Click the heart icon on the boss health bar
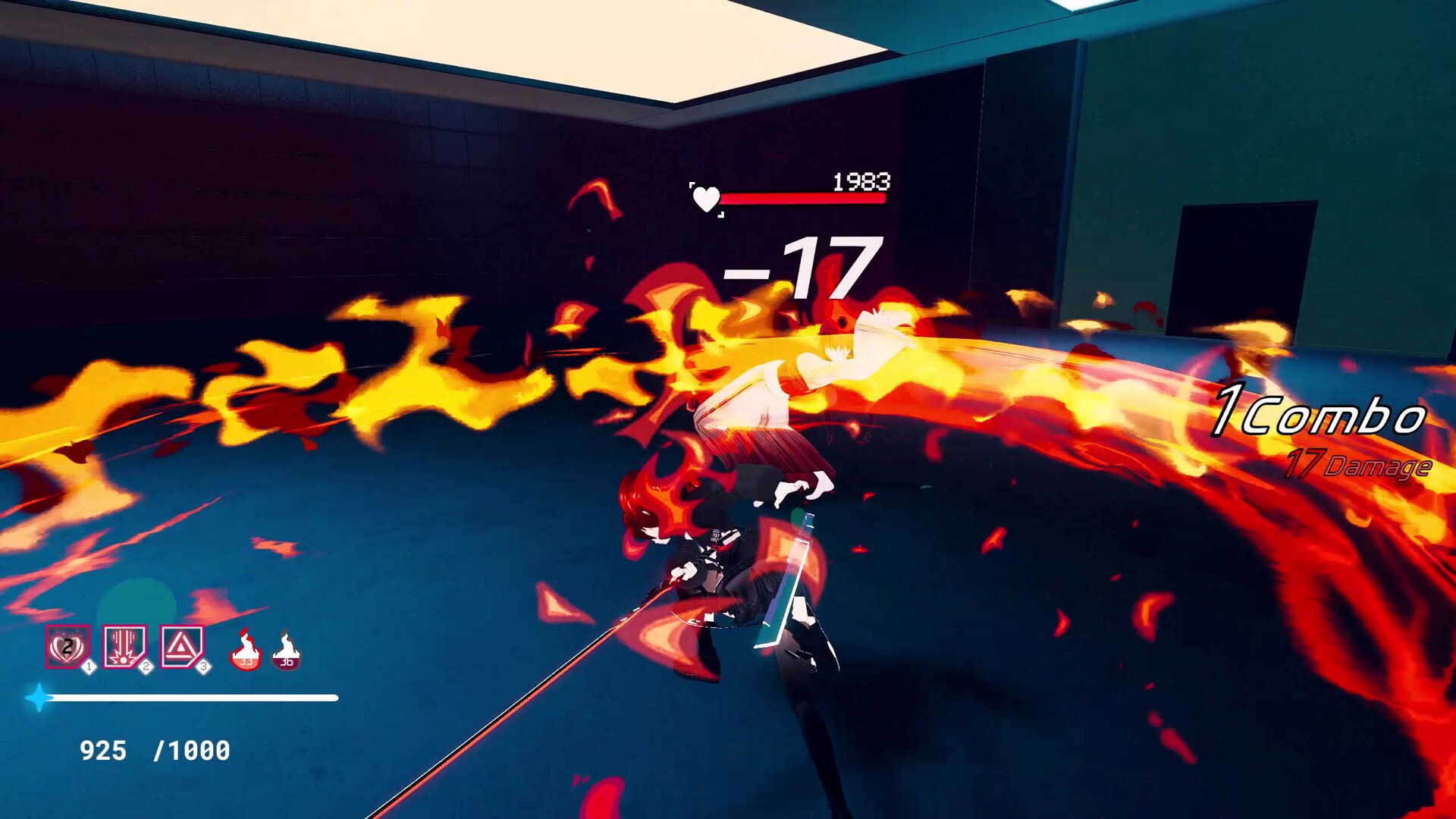The height and width of the screenshot is (819, 1456). tap(706, 199)
